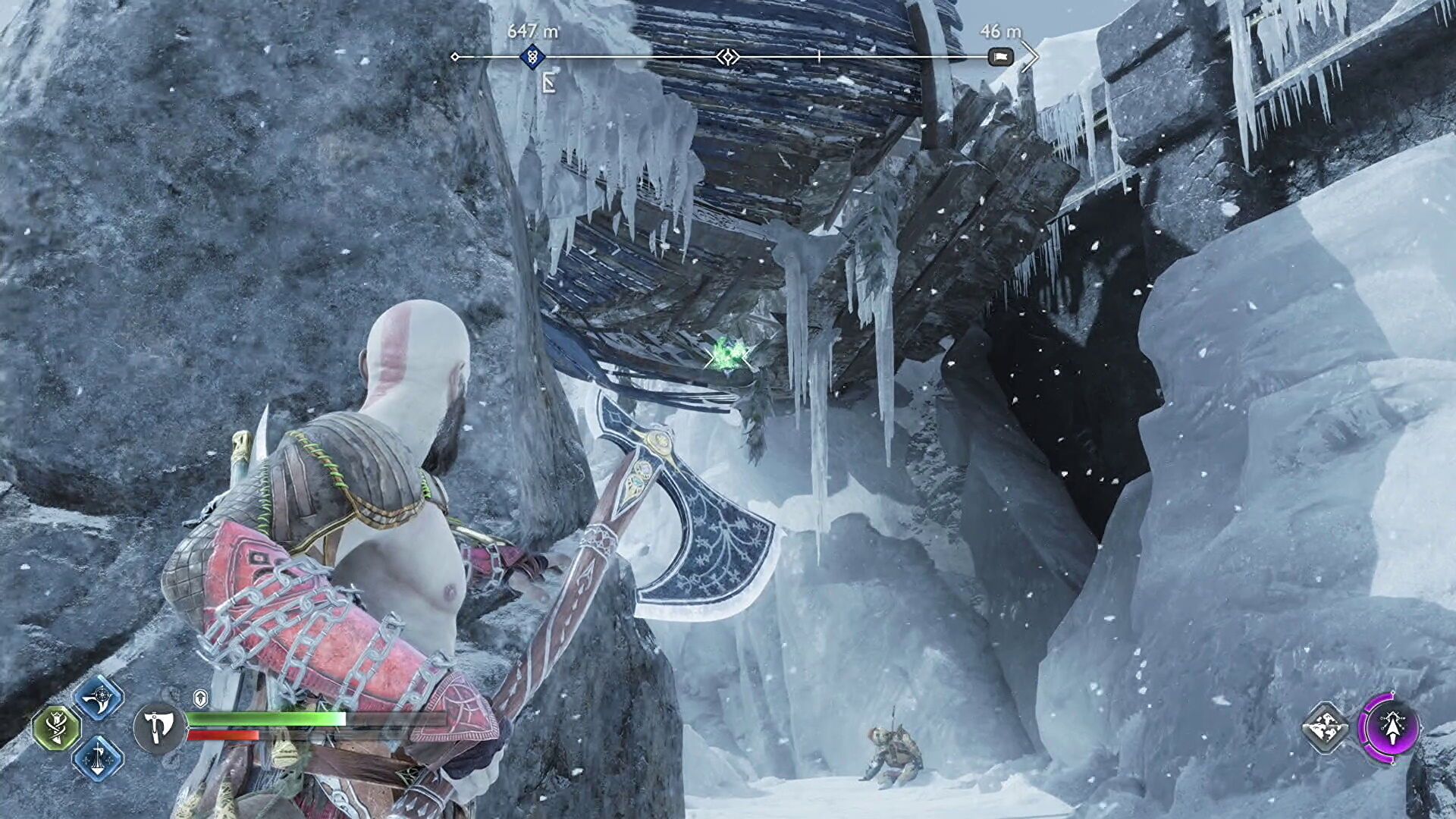
Task: Open the center player direction marker on compass
Action: pos(728,56)
